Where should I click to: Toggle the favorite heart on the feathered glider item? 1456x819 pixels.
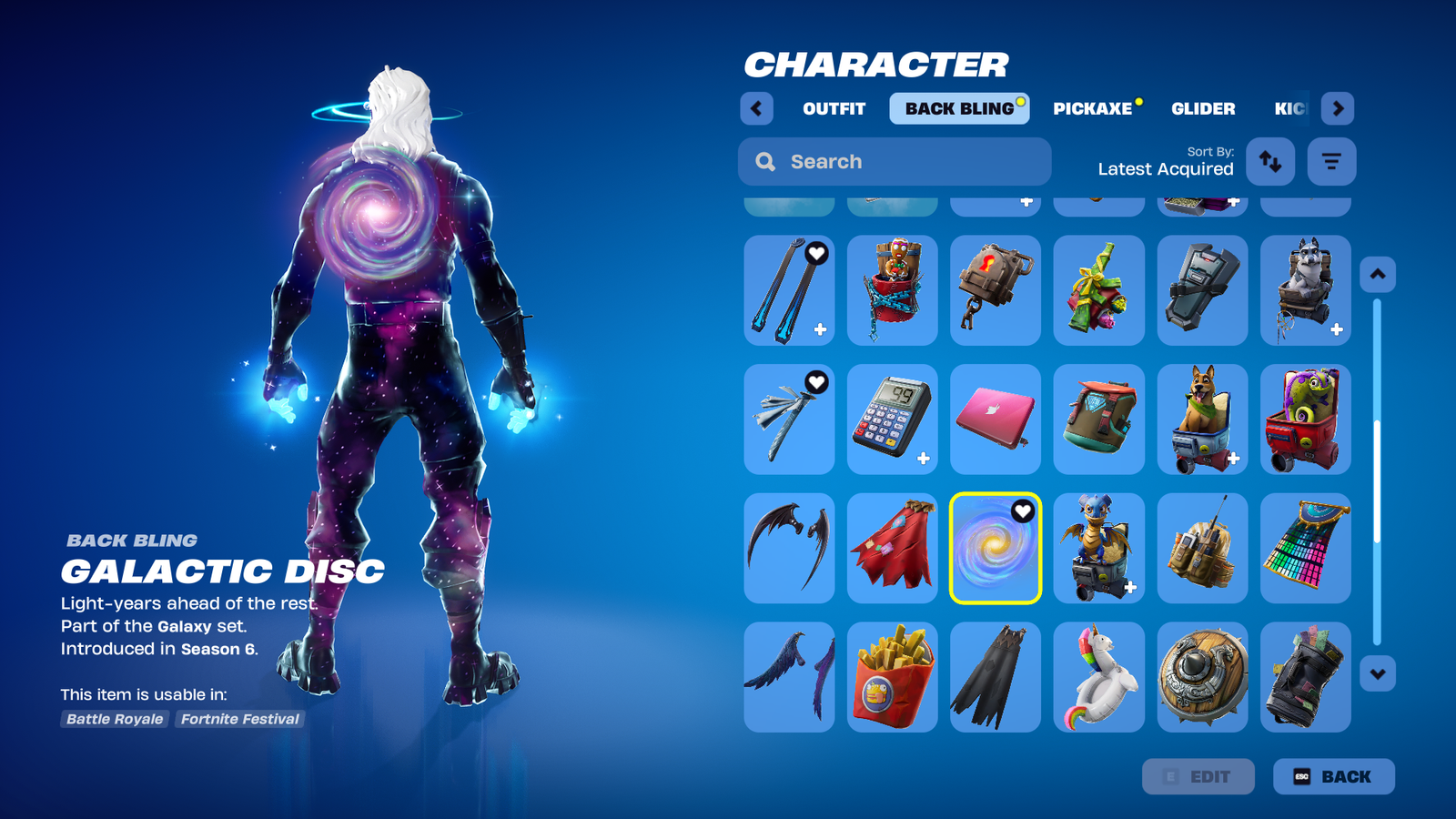point(816,383)
